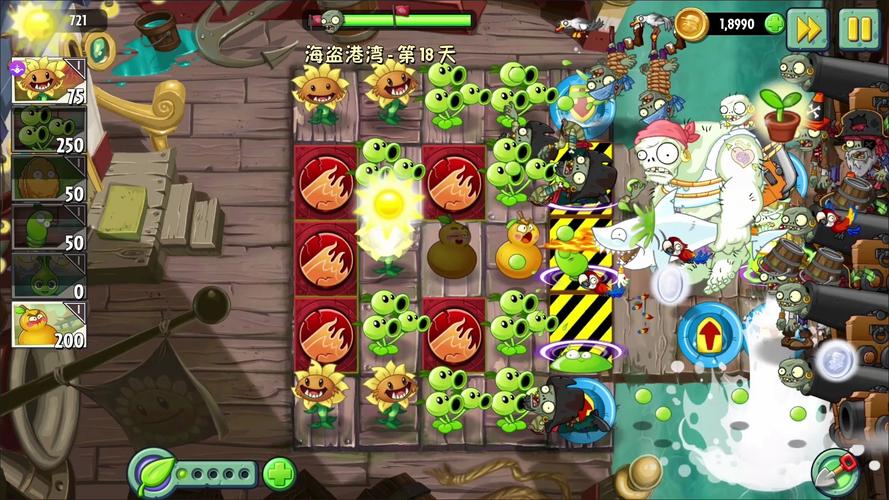
Task: Pick up the shovel tool
Action: pos(836,470)
